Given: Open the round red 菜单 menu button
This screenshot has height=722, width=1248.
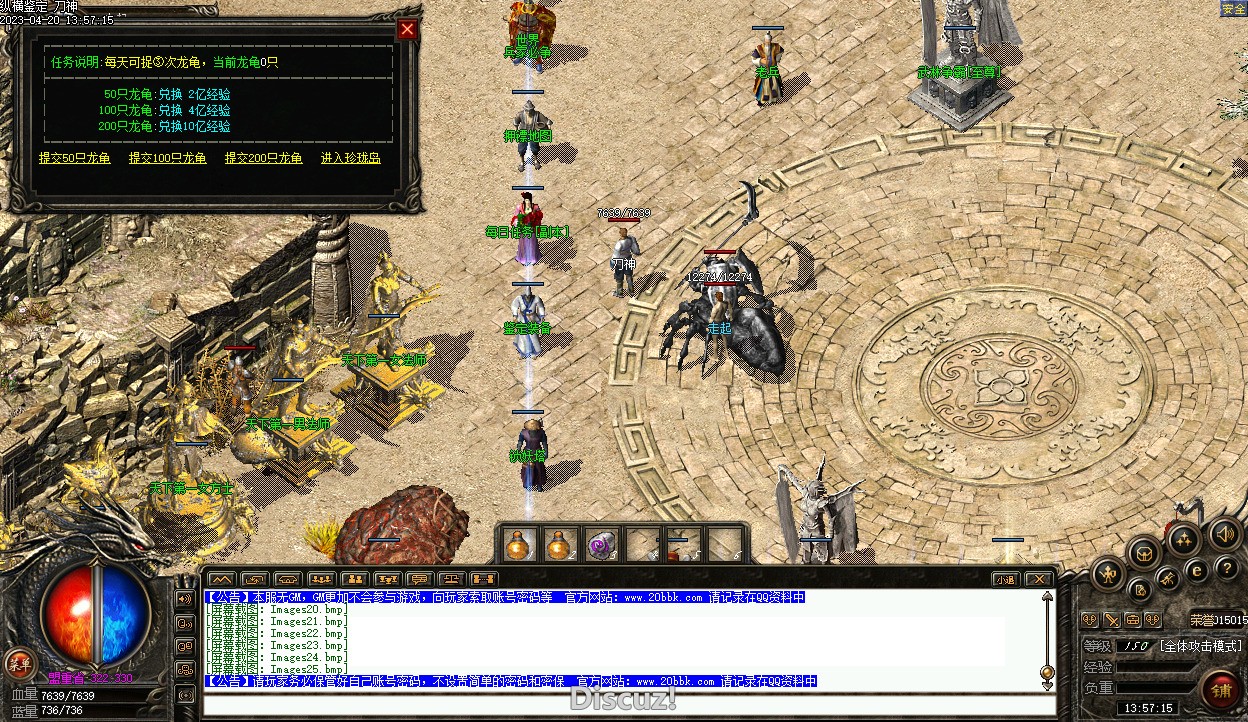Looking at the screenshot, I should [19, 662].
